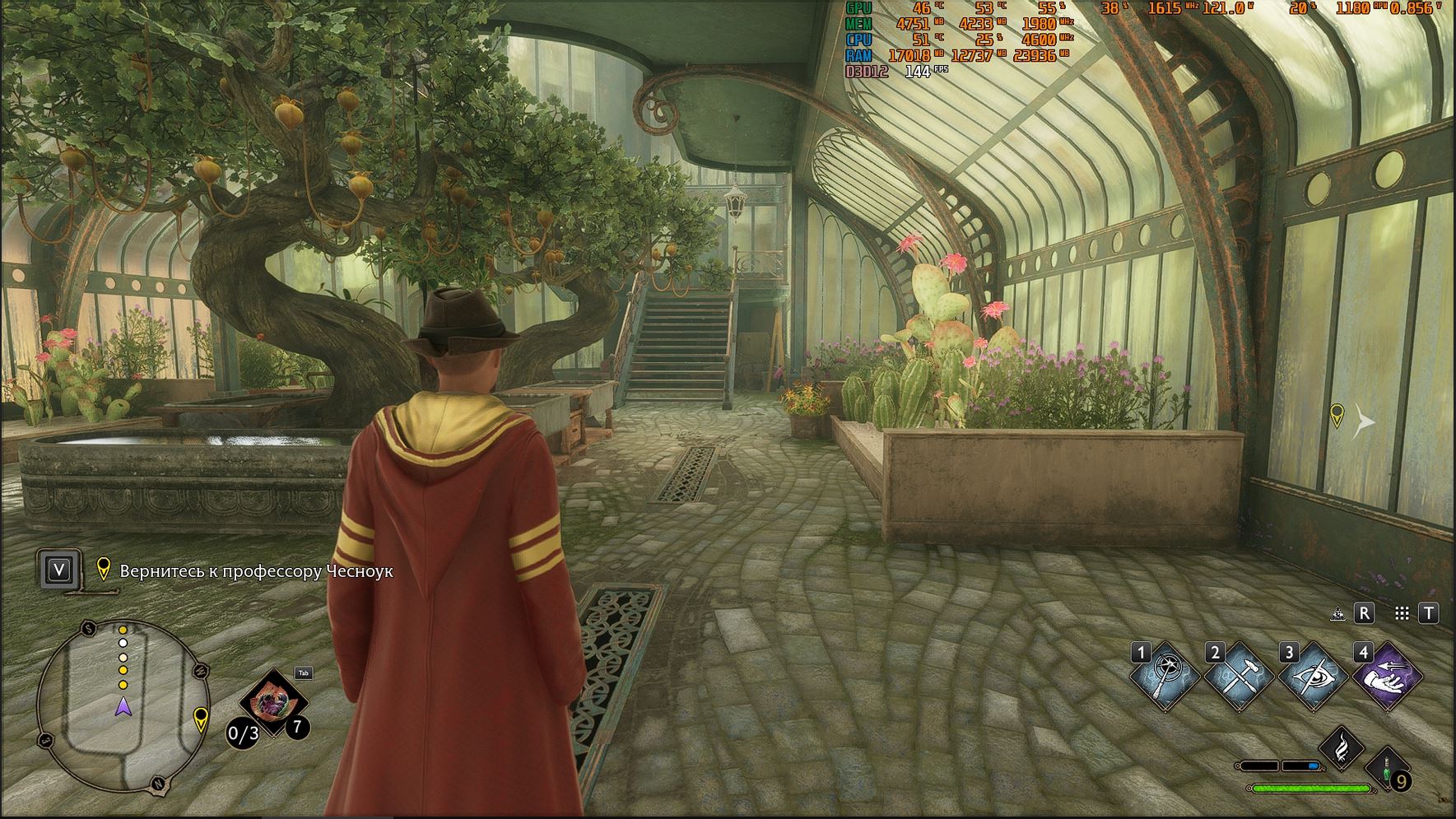Drink the green Wiggenweld potion
The image size is (1456, 819).
click(1387, 770)
